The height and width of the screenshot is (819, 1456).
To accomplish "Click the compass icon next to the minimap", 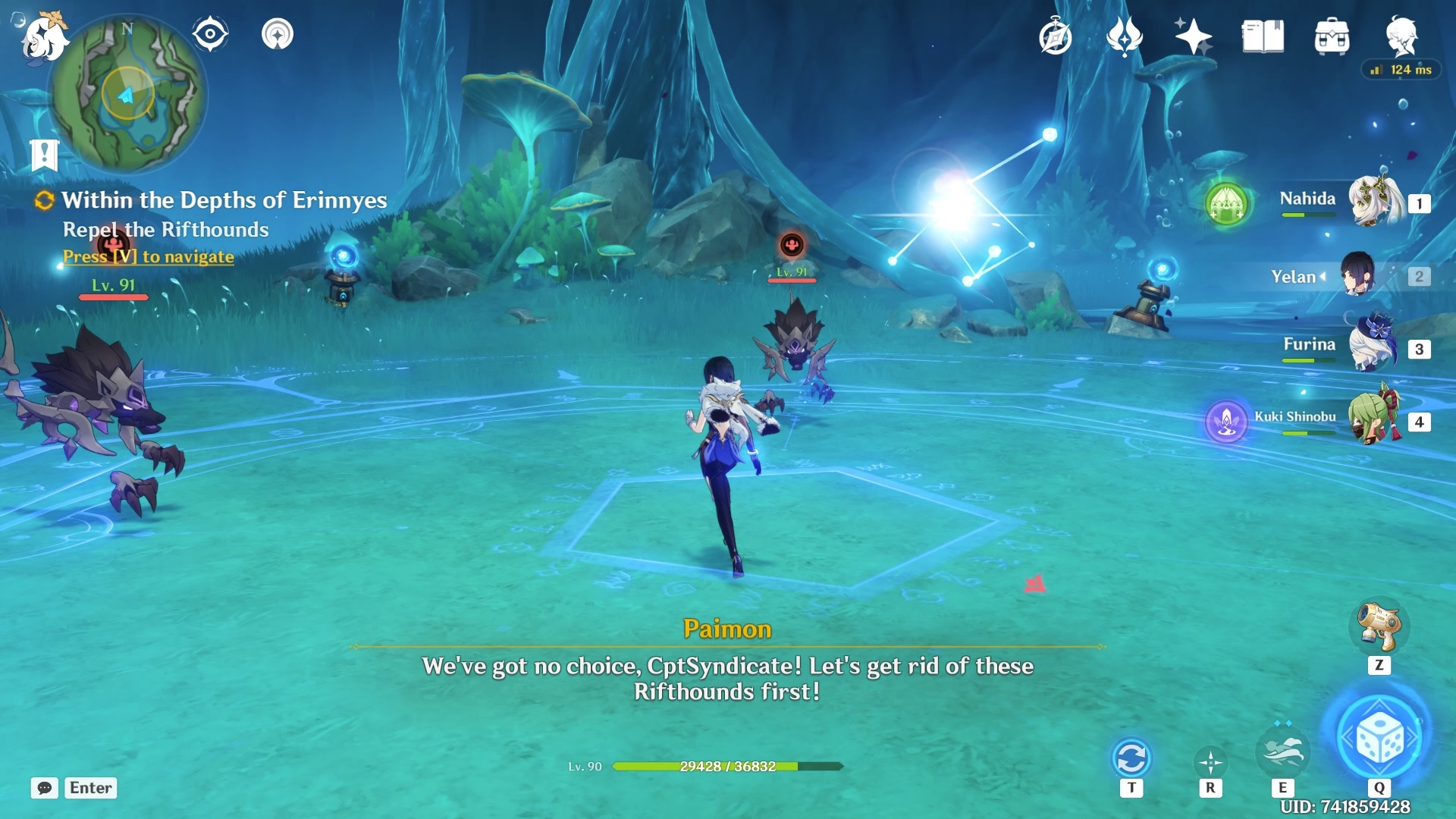I will coord(209,33).
